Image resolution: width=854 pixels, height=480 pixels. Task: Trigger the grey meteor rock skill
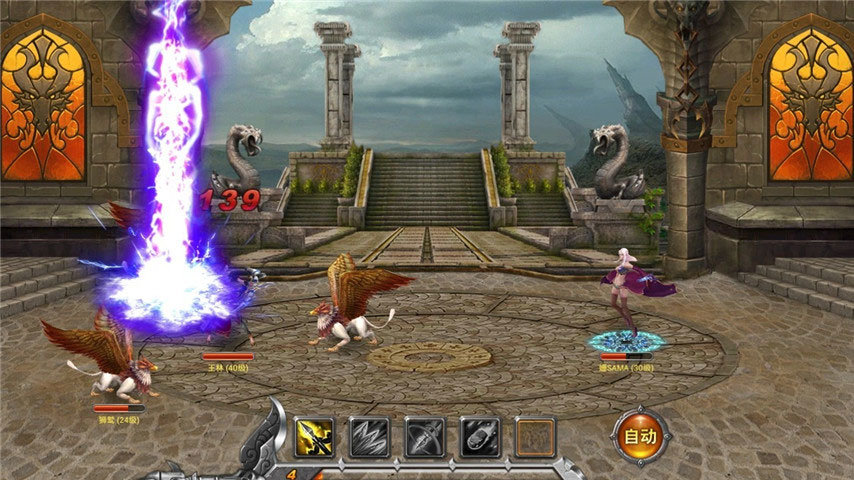[x=479, y=437]
